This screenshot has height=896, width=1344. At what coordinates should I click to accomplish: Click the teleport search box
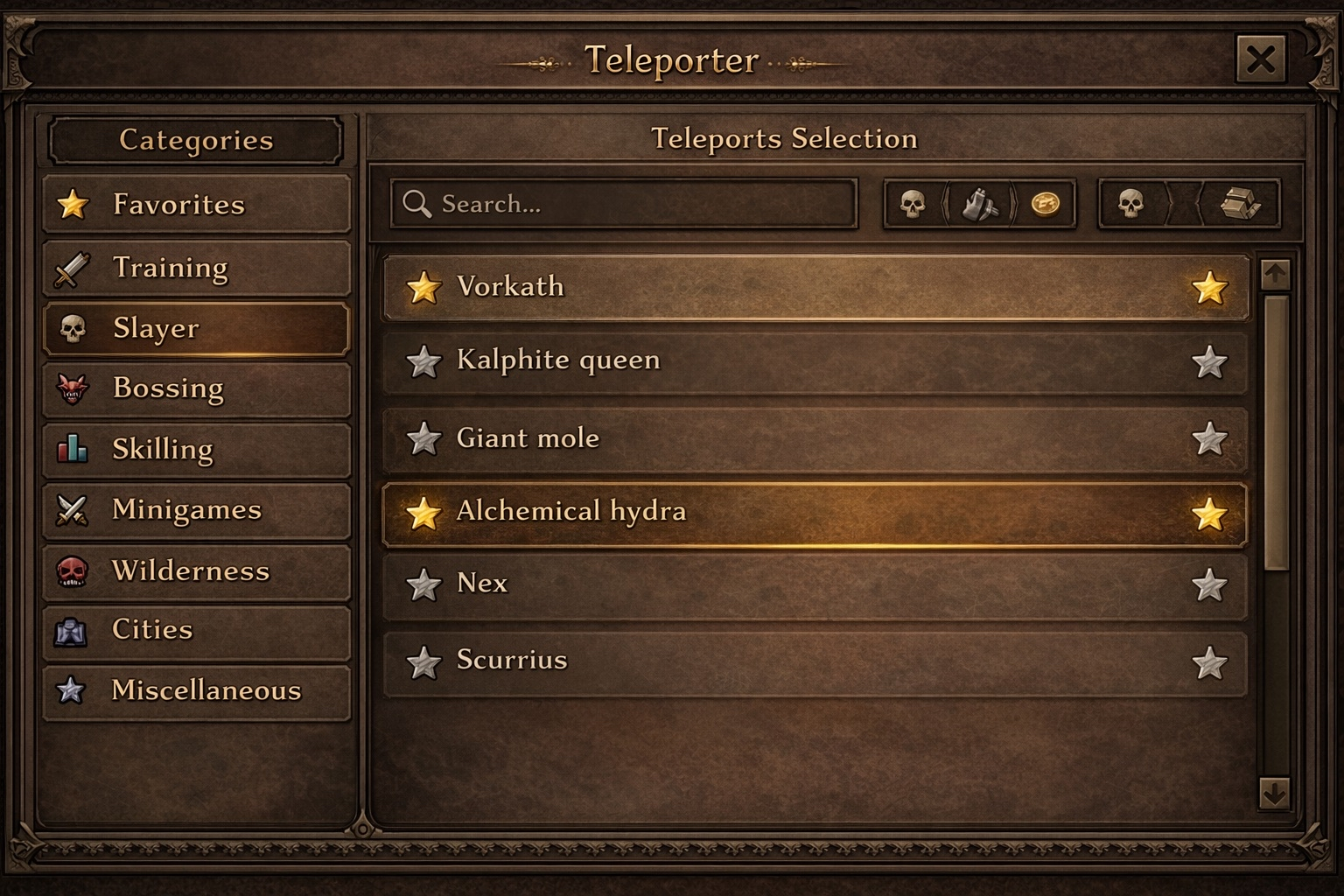pos(623,204)
